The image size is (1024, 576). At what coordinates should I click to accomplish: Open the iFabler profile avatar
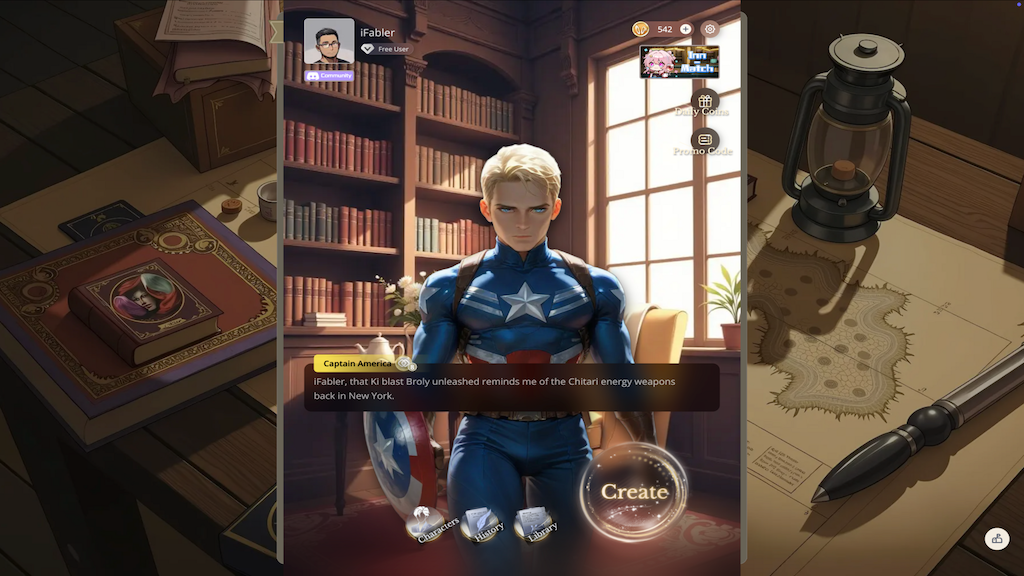coord(329,41)
